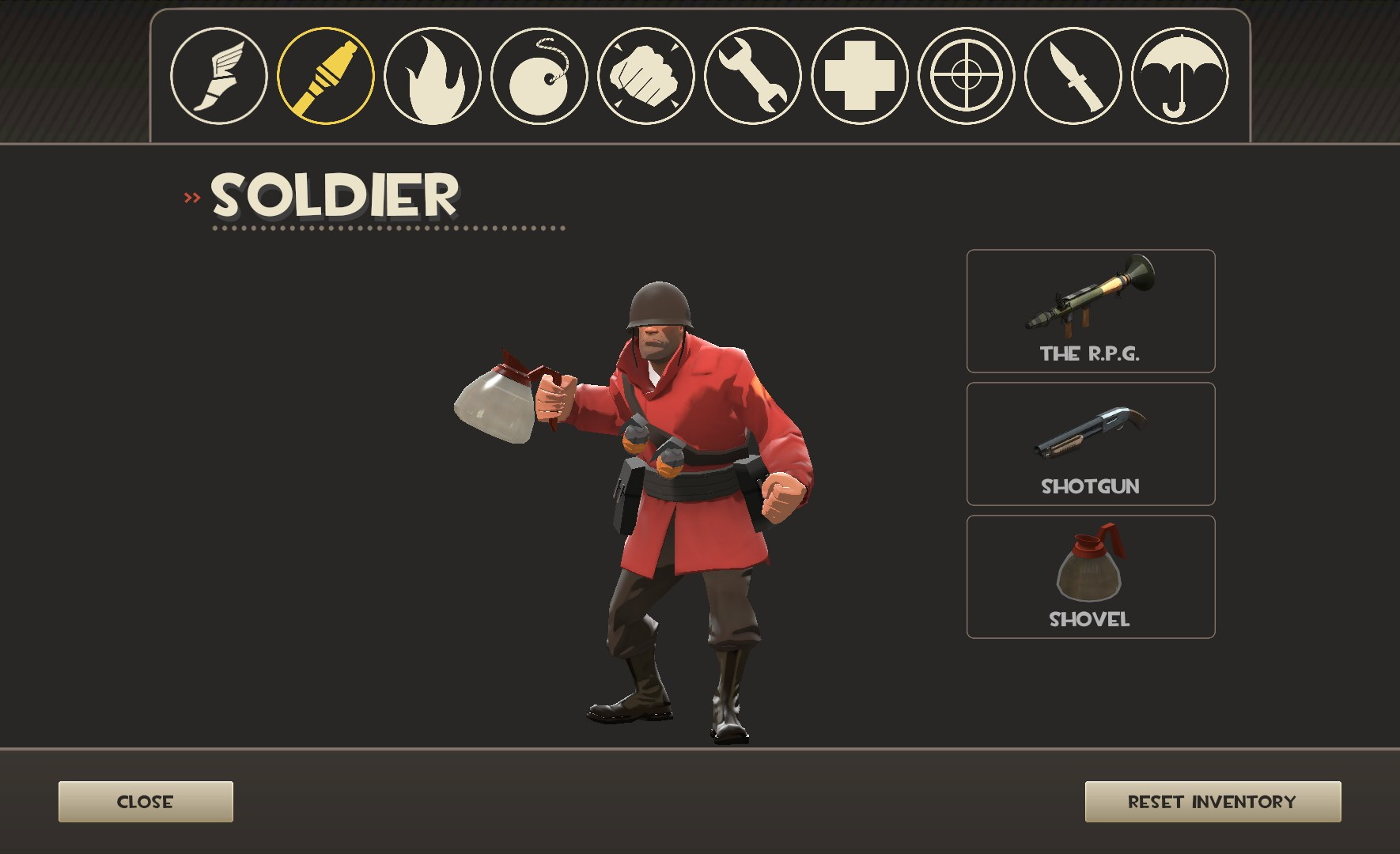Select the highlighted Soldier class icon
Screen dimensions: 1400x854
pos(326,76)
